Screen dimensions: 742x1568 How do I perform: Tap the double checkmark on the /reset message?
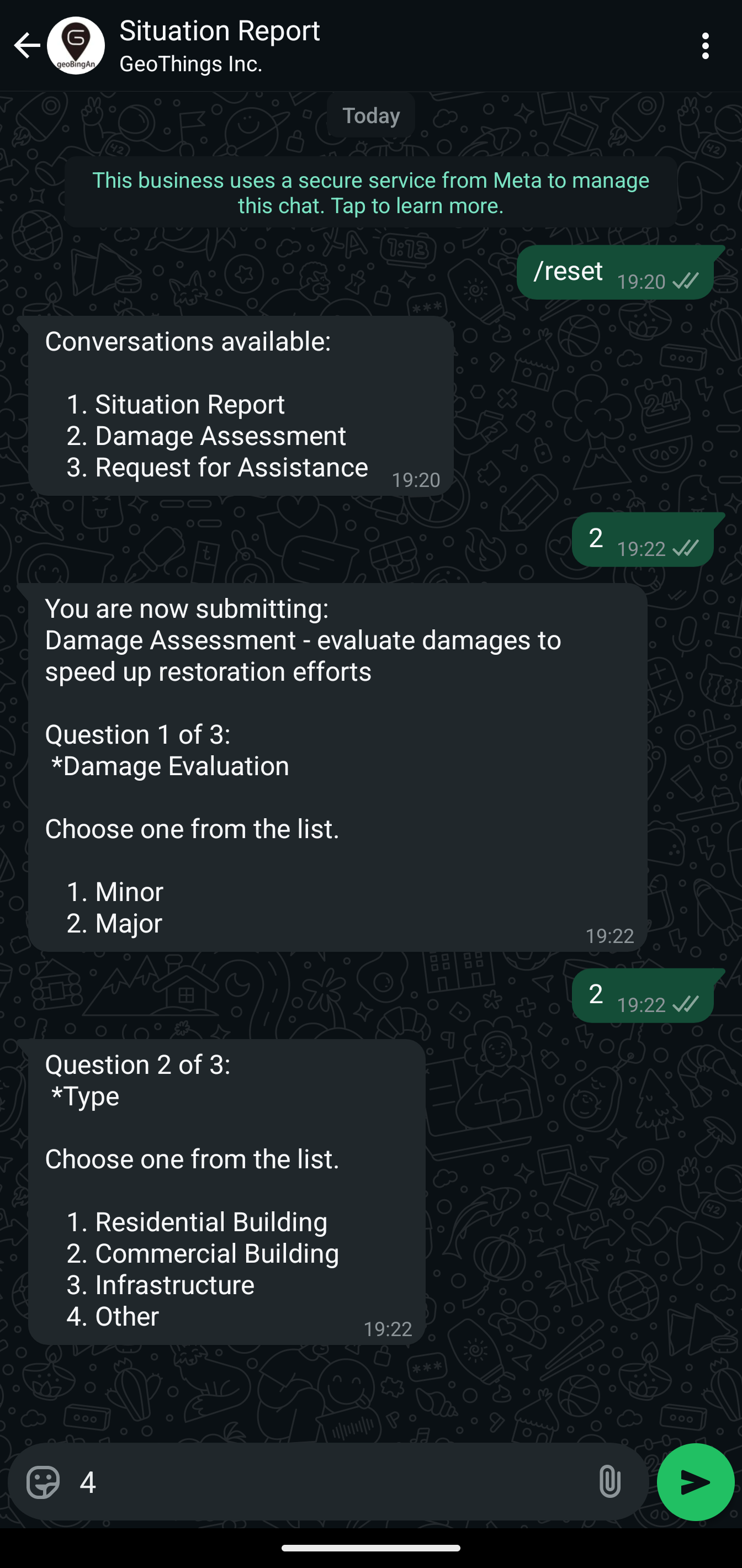[x=685, y=282]
